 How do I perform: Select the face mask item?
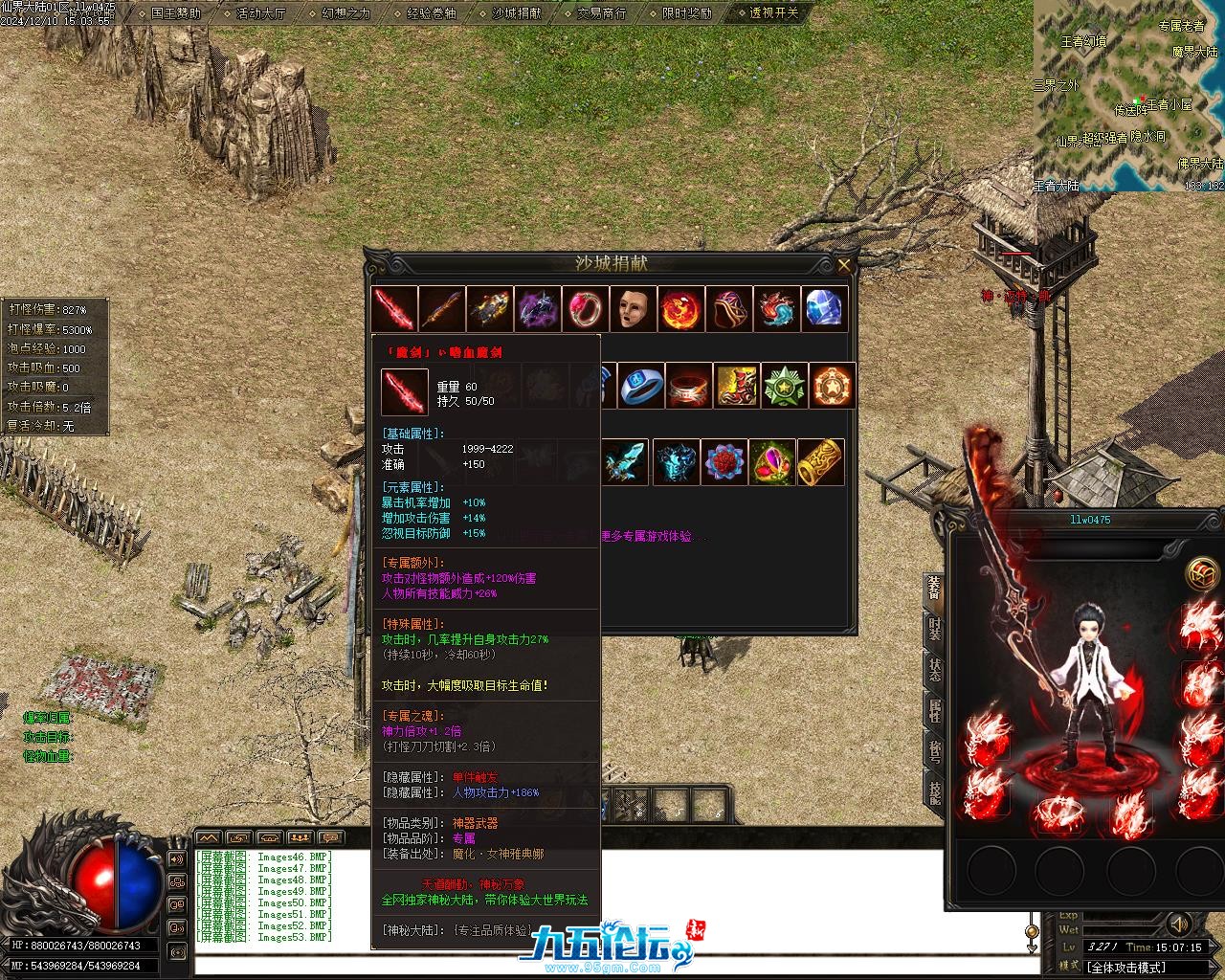pyautogui.click(x=634, y=309)
